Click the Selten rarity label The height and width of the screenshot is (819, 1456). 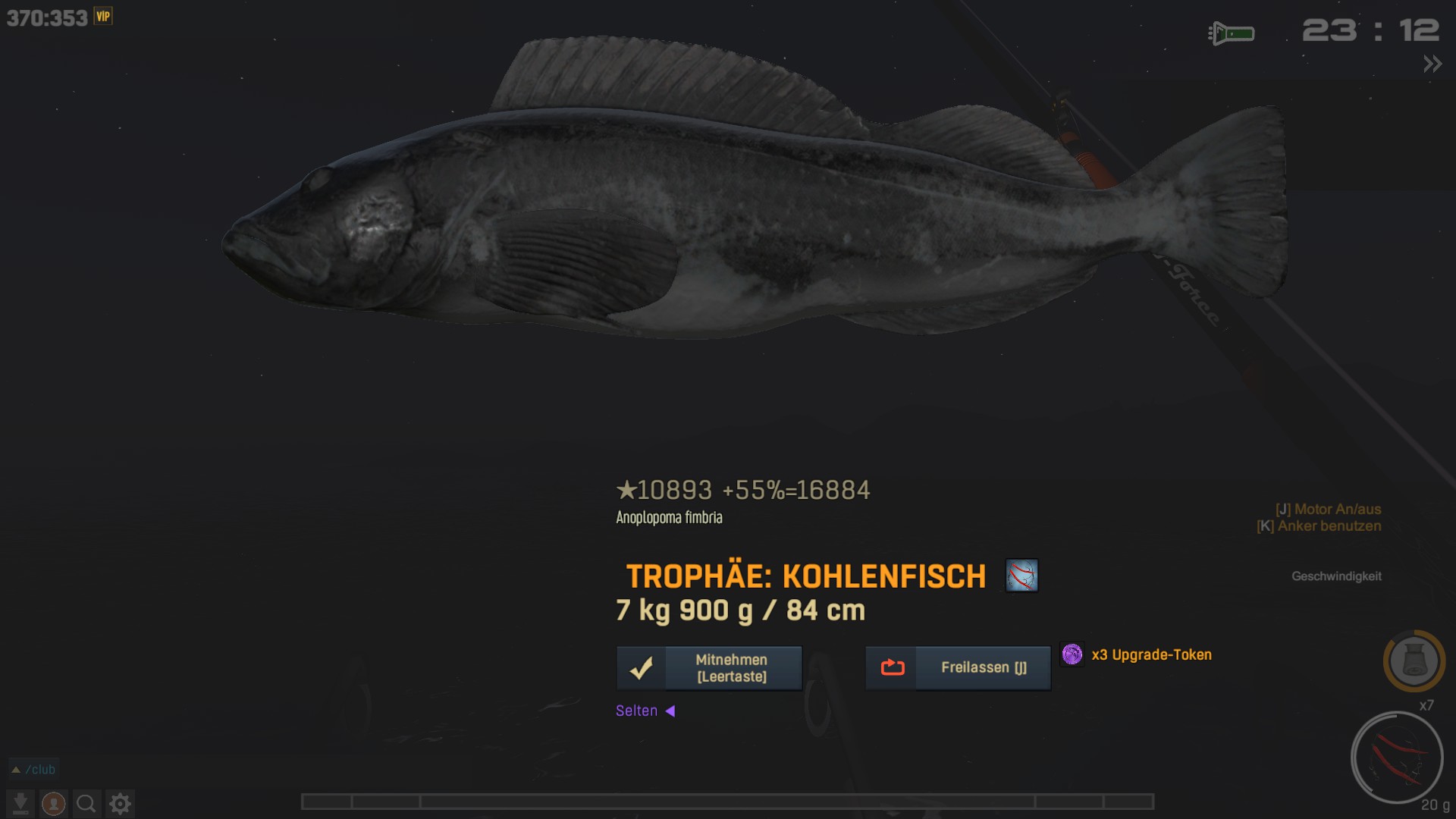637,711
